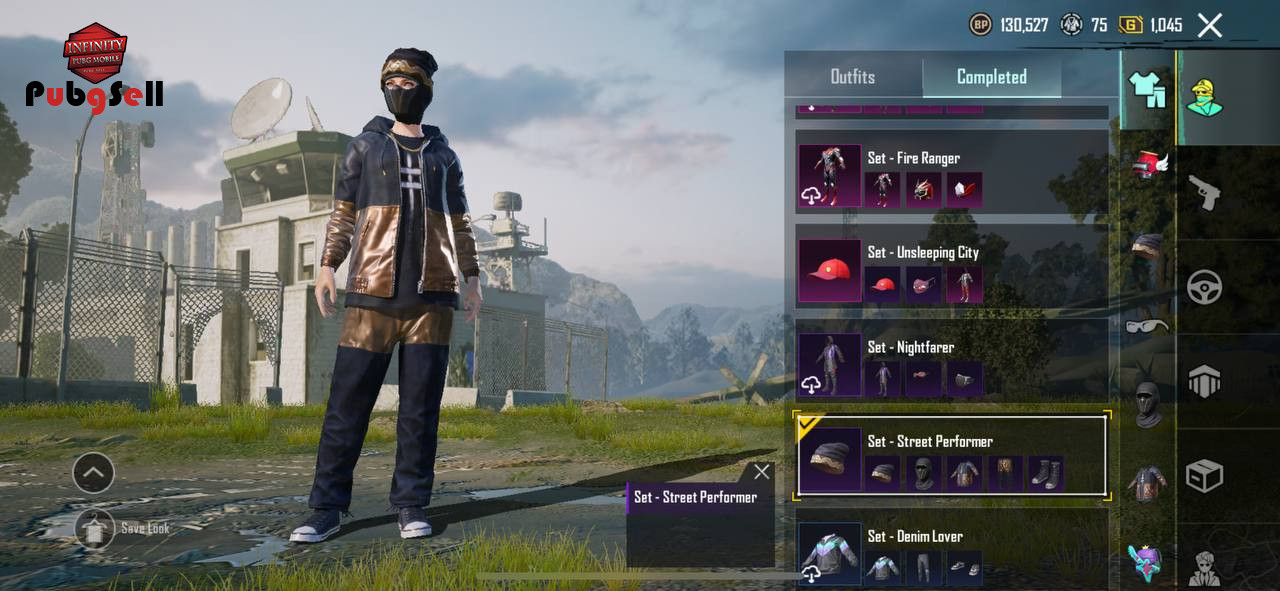Switch to the Outfits tab
The height and width of the screenshot is (591, 1280).
click(852, 77)
